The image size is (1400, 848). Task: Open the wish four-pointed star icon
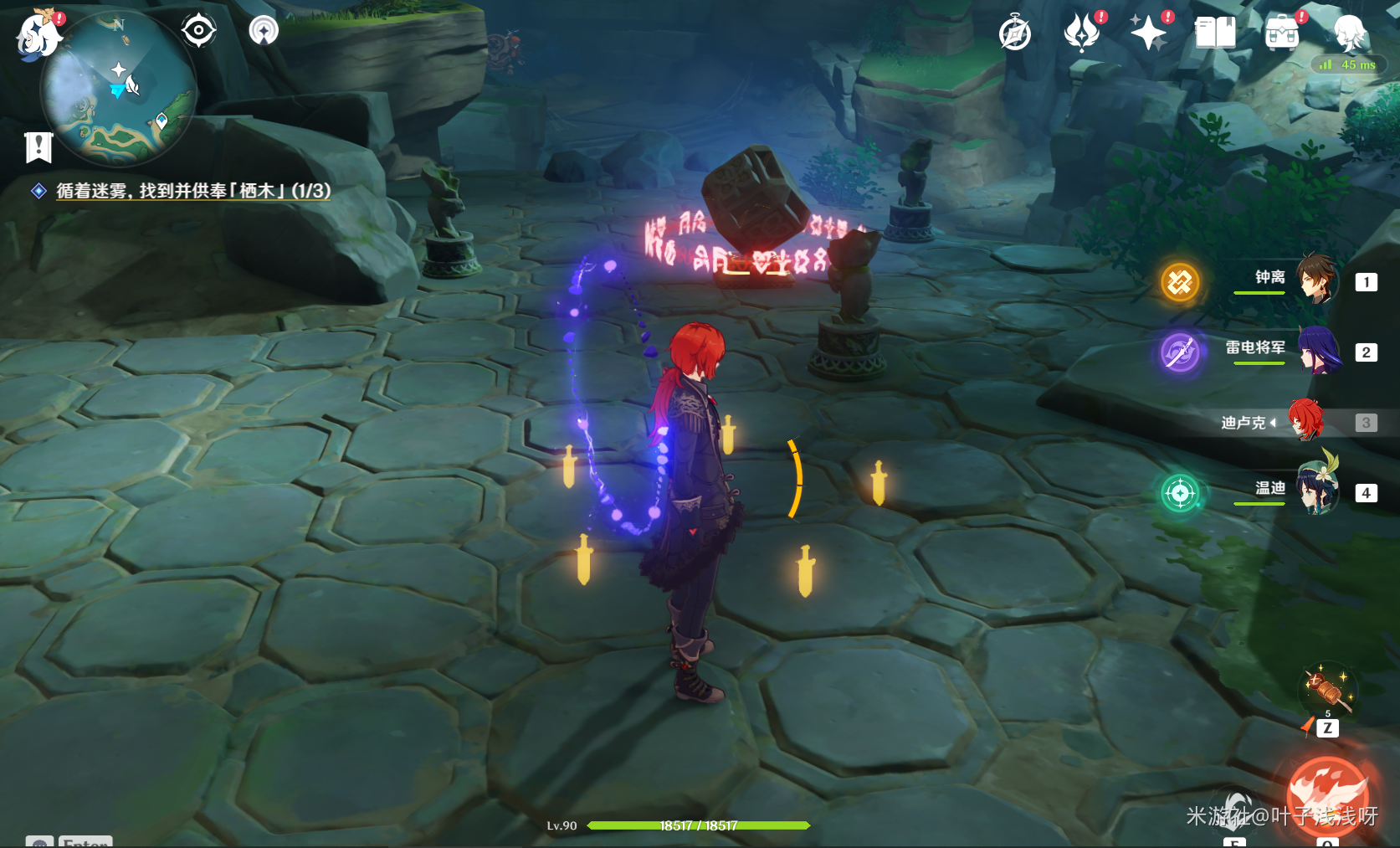pyautogui.click(x=1148, y=33)
